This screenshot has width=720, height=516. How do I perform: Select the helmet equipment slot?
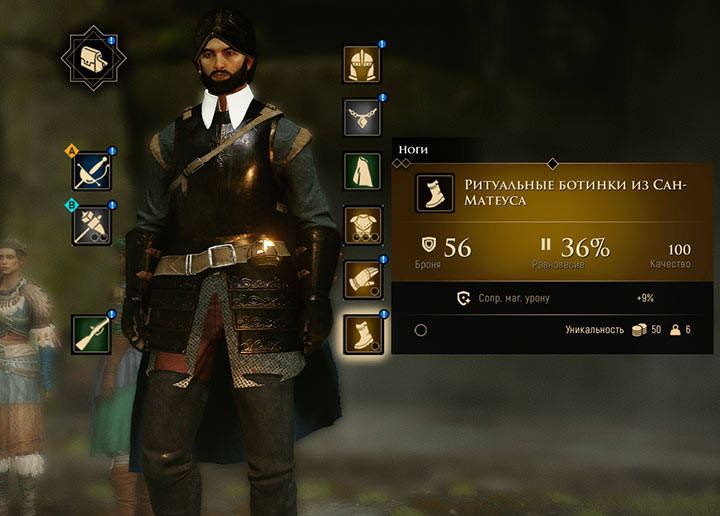pyautogui.click(x=362, y=65)
